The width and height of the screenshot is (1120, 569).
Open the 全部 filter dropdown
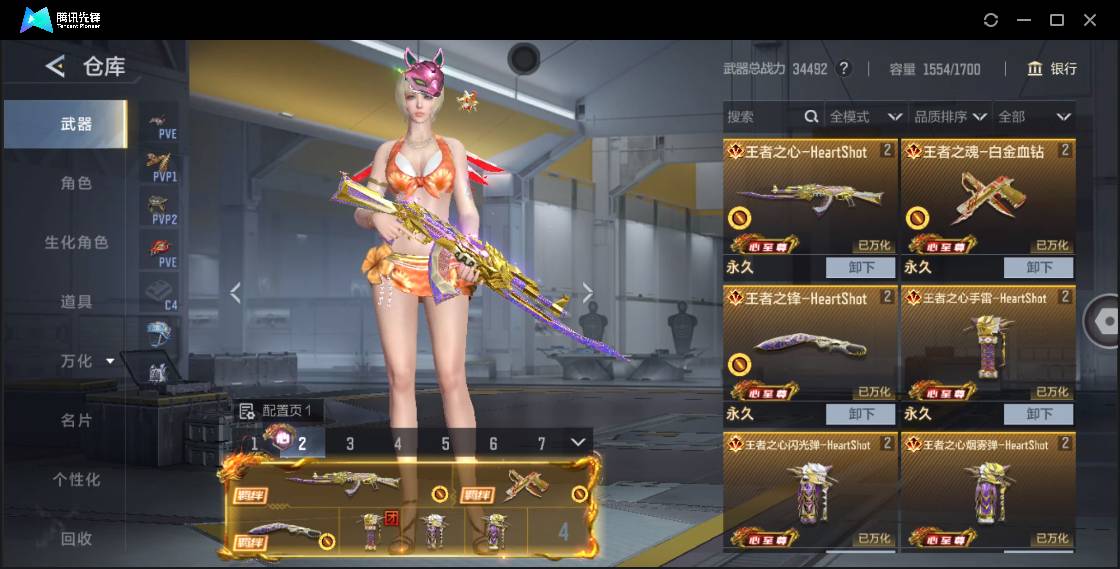click(x=1033, y=117)
